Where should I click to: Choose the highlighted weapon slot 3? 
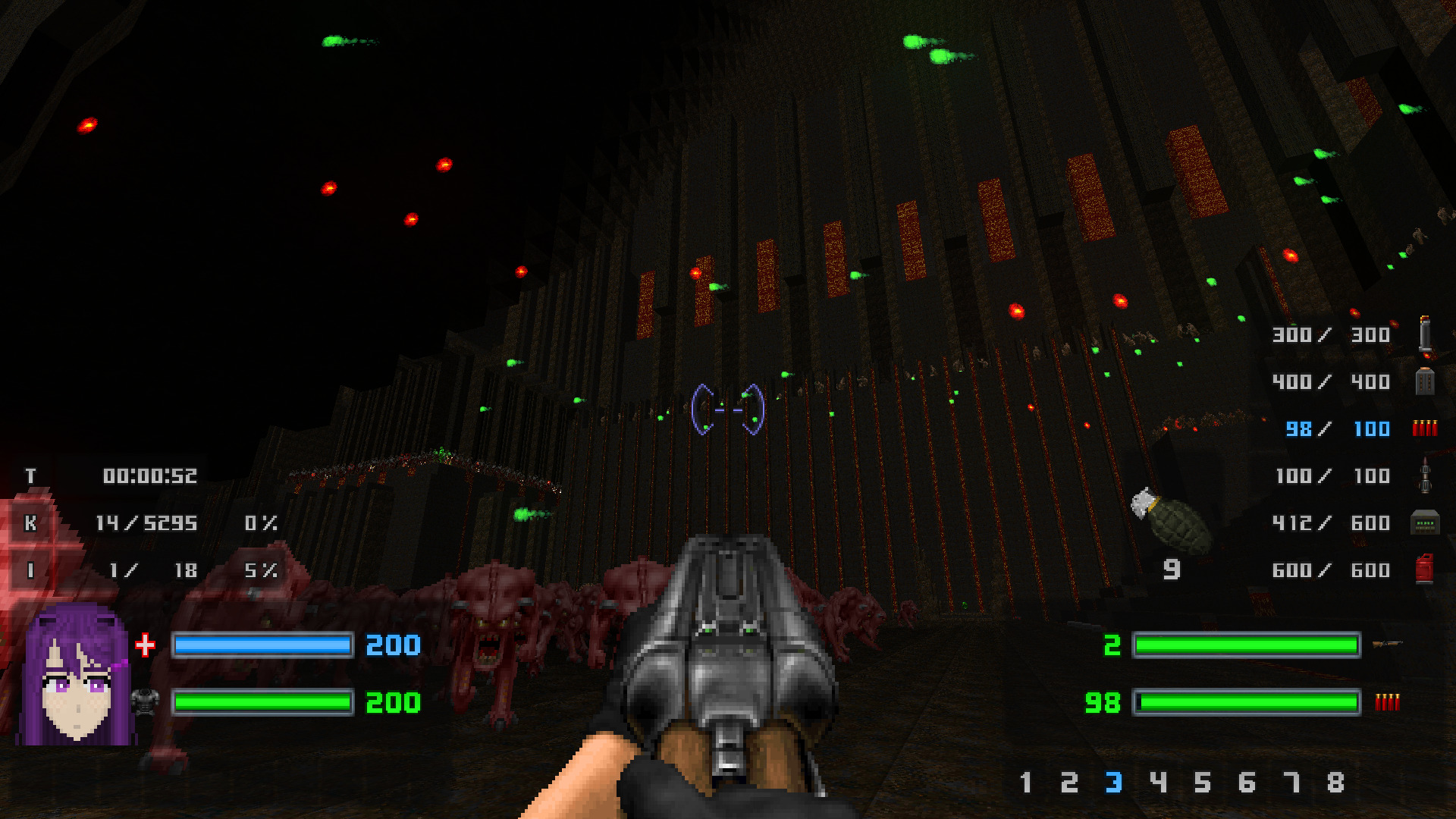tap(1113, 782)
